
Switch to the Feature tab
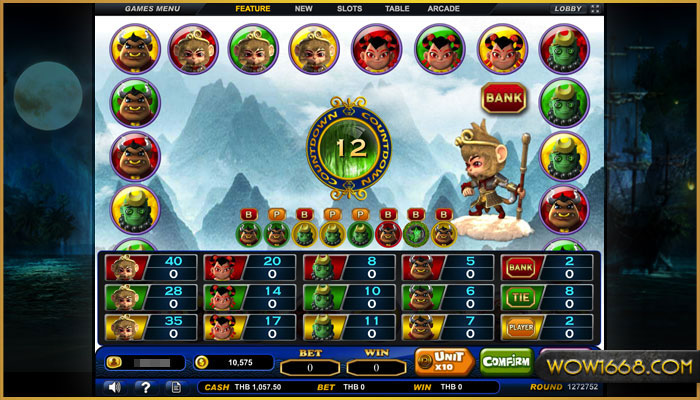[x=253, y=9]
